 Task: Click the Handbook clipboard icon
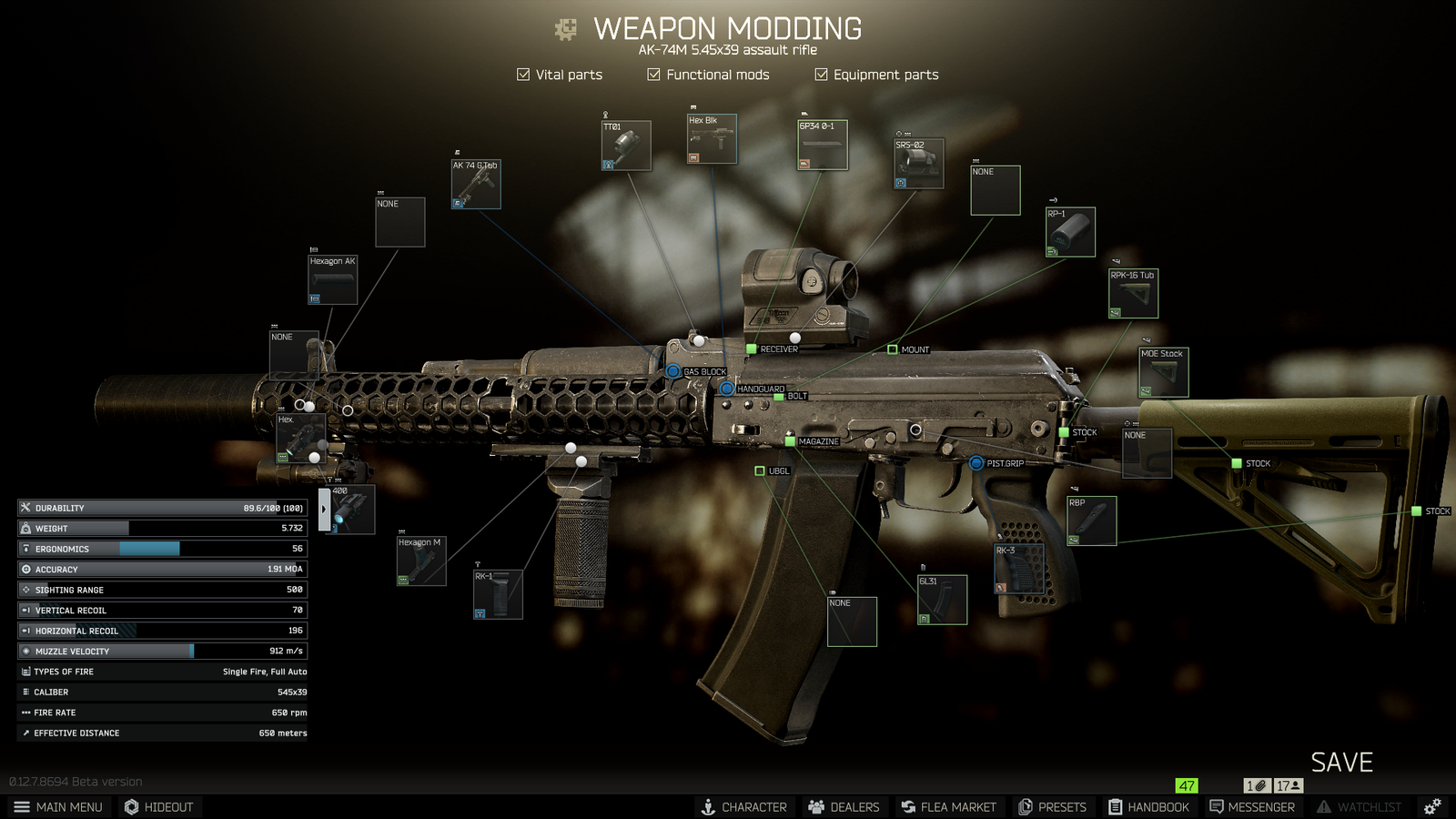(x=1117, y=806)
